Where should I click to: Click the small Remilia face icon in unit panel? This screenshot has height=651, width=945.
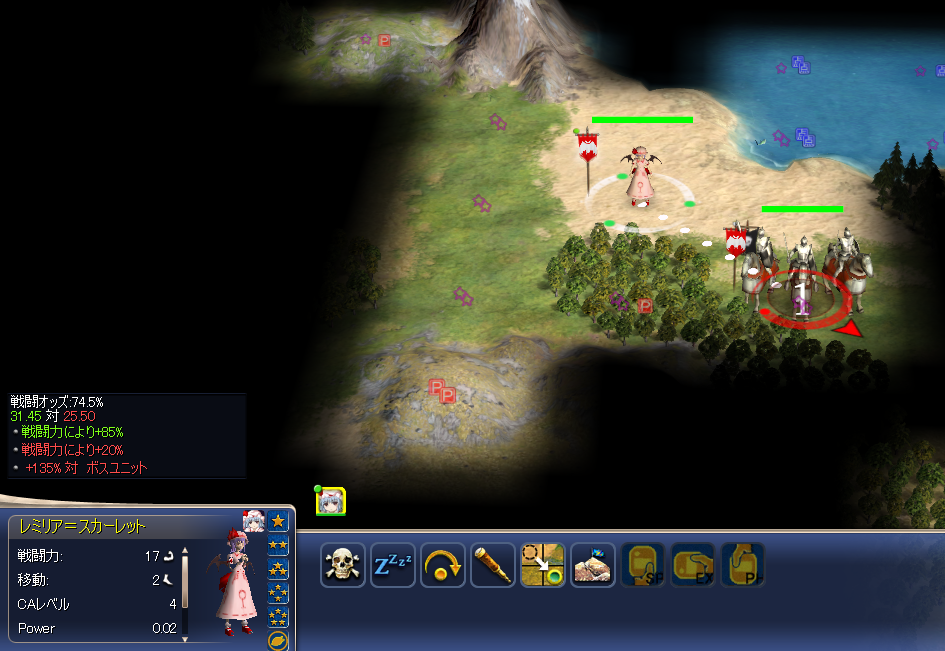click(x=253, y=521)
